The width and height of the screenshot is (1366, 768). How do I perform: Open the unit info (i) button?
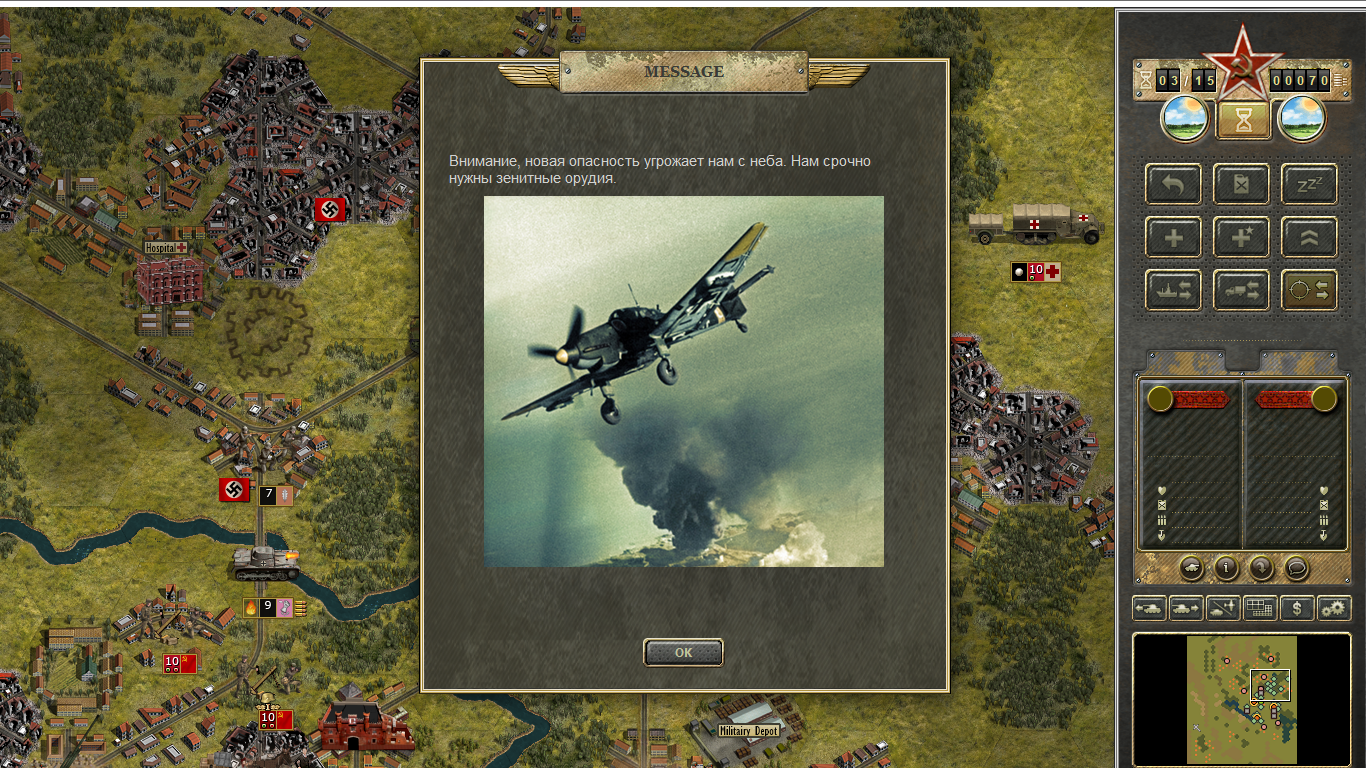point(1226,568)
